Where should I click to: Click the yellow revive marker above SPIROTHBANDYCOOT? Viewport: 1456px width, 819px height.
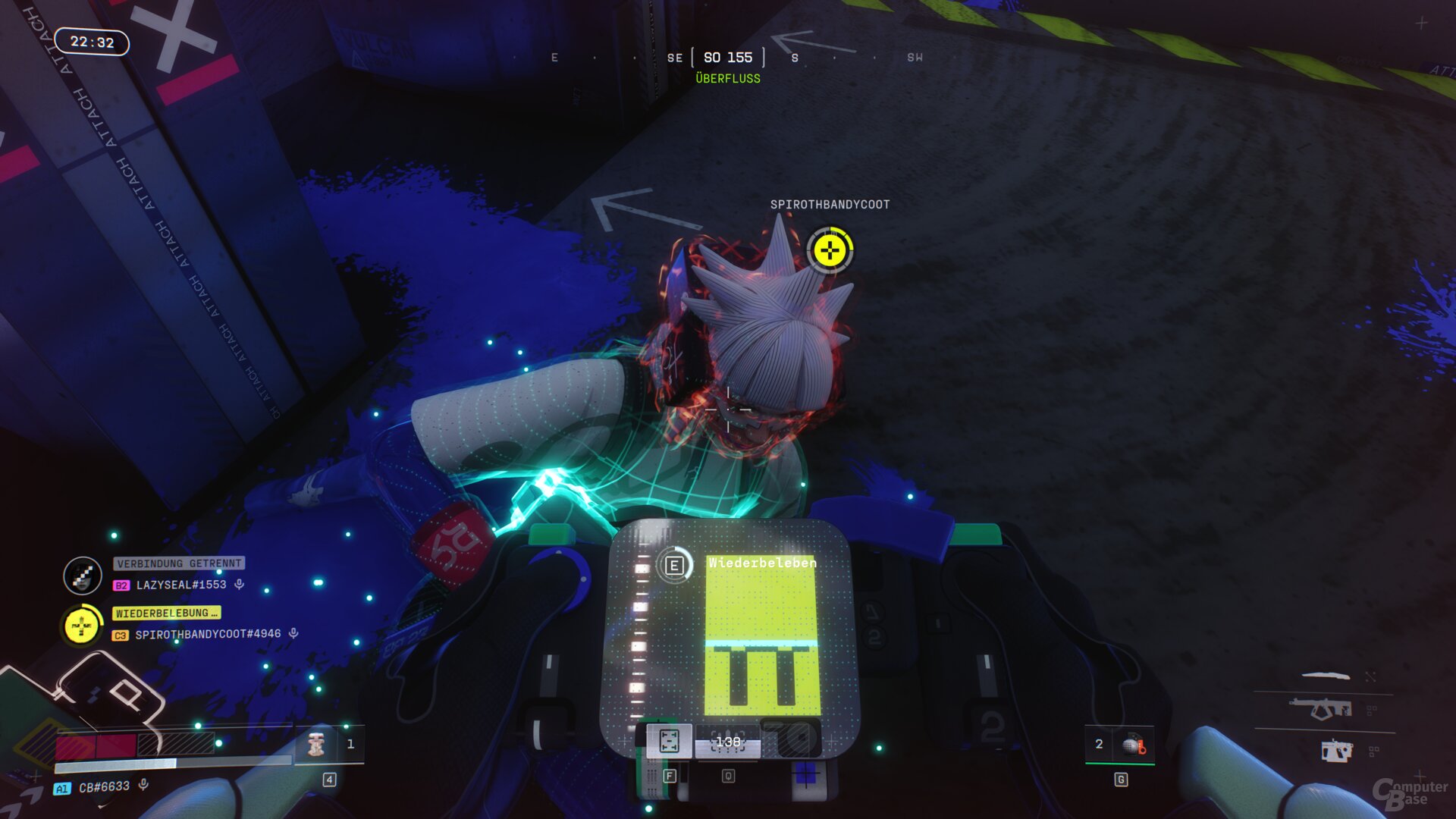click(830, 250)
